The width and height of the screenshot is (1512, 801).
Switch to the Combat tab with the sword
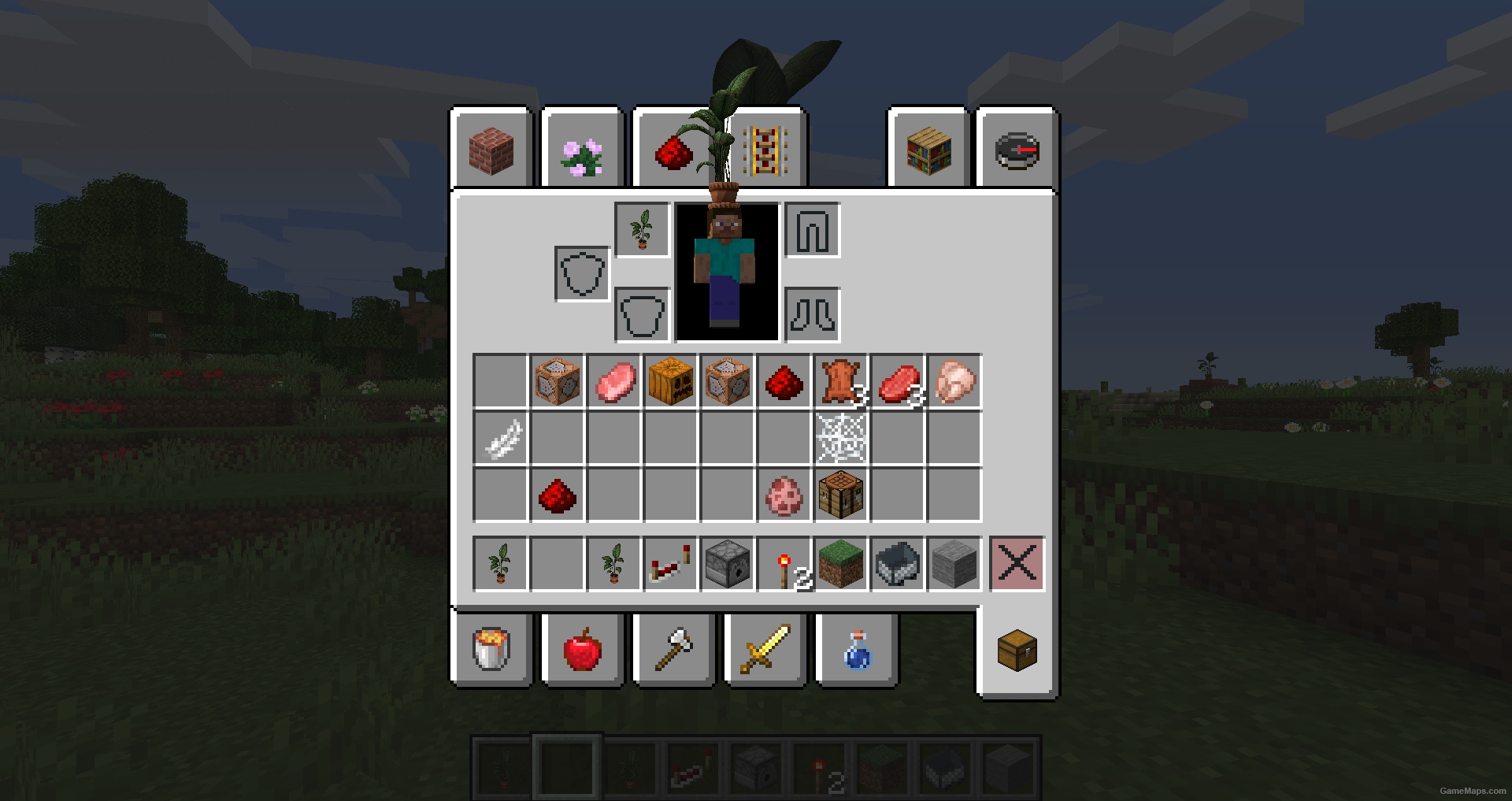[765, 650]
